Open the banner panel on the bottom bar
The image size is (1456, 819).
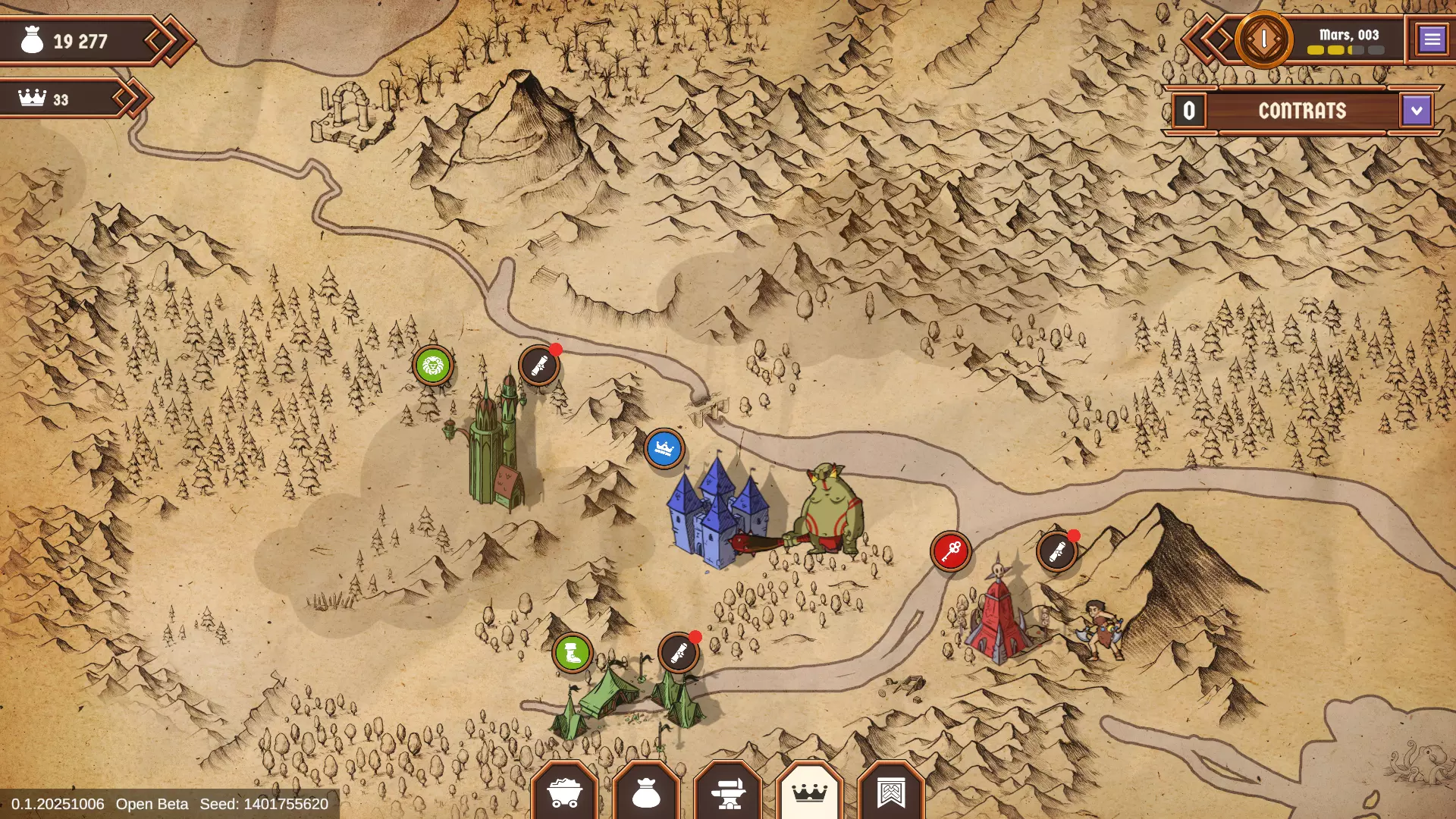point(892,792)
